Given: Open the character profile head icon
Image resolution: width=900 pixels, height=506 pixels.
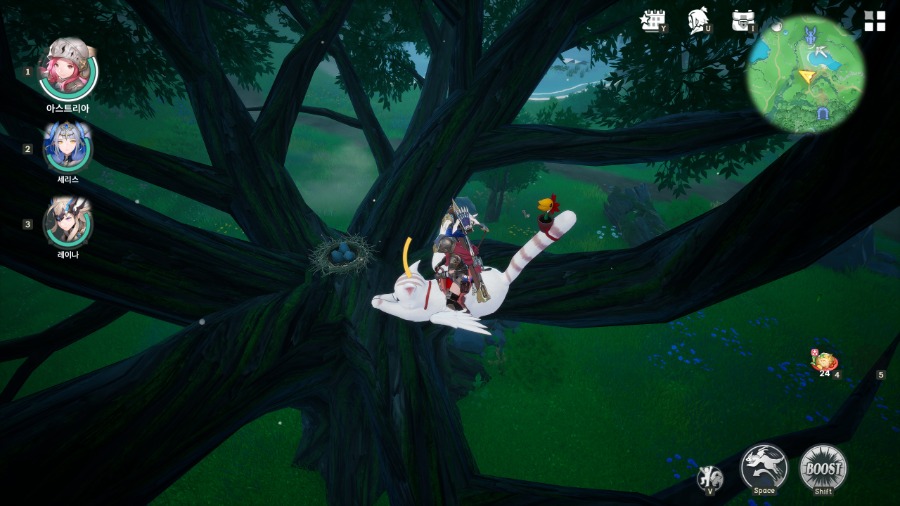Looking at the screenshot, I should [699, 21].
